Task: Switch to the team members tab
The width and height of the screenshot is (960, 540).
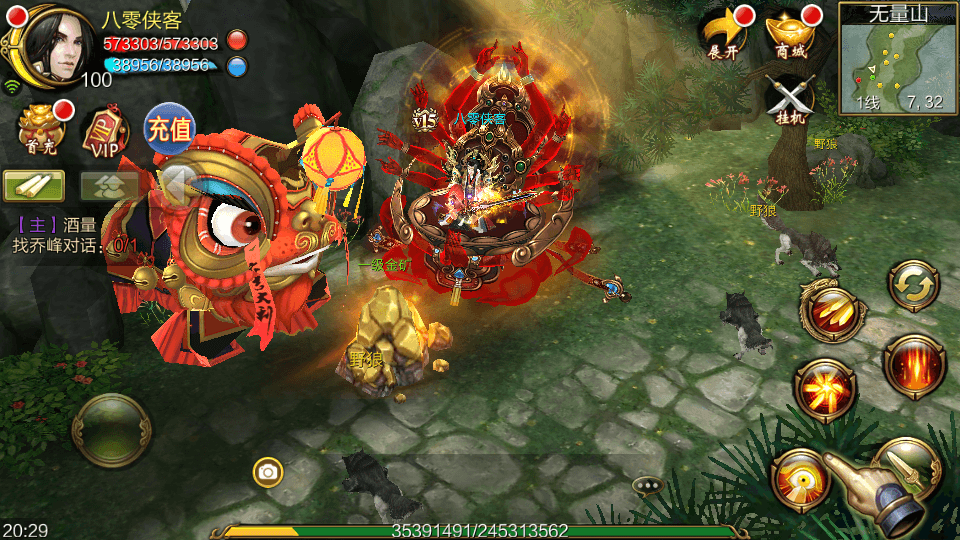Action: click(x=107, y=185)
